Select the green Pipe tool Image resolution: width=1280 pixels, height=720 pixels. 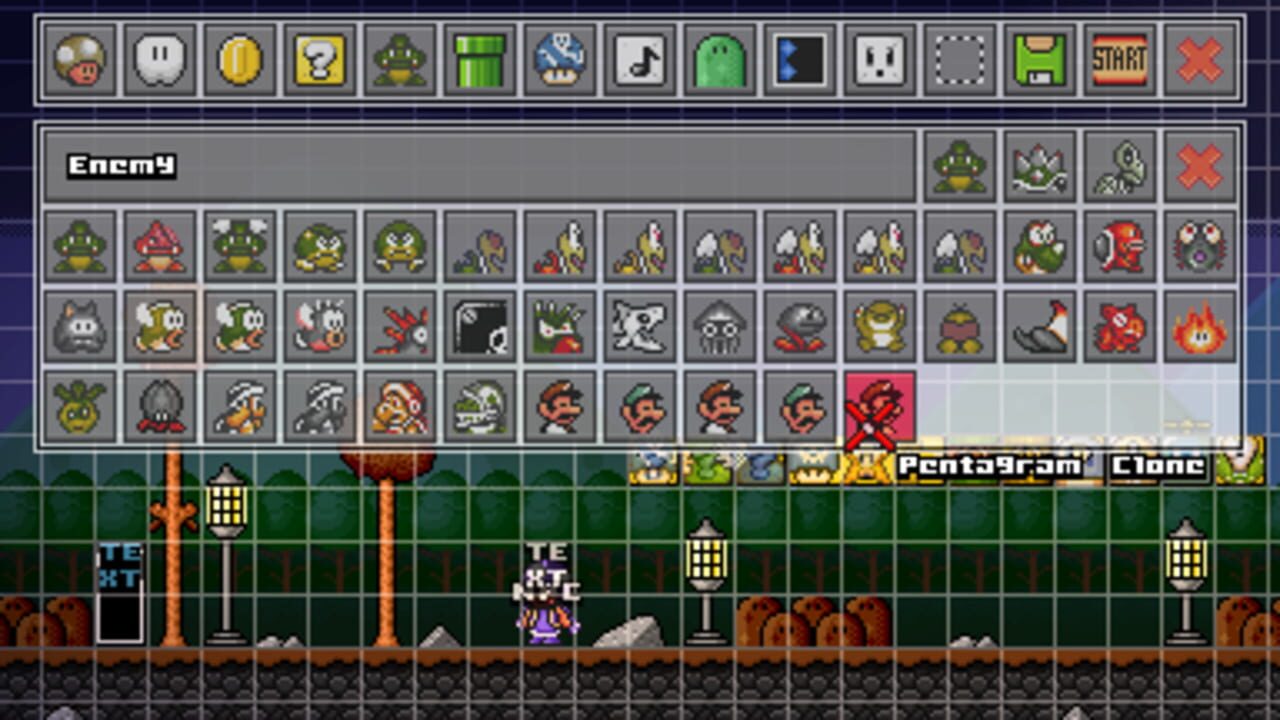(479, 61)
